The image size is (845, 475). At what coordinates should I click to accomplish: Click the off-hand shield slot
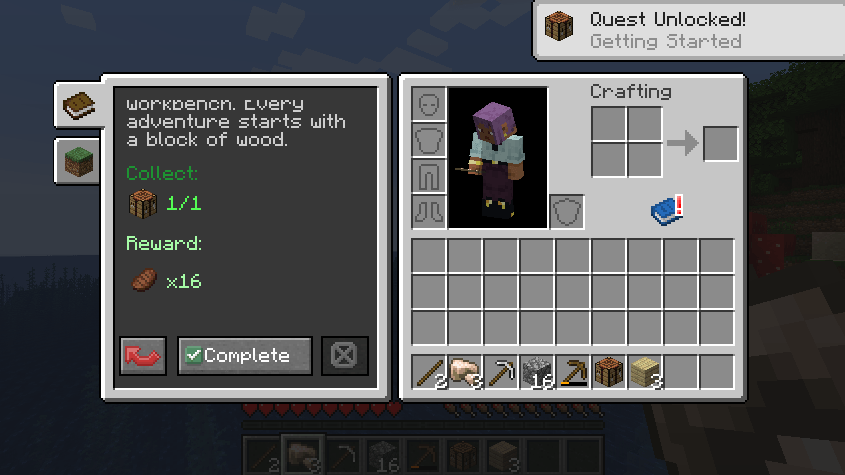pos(567,212)
